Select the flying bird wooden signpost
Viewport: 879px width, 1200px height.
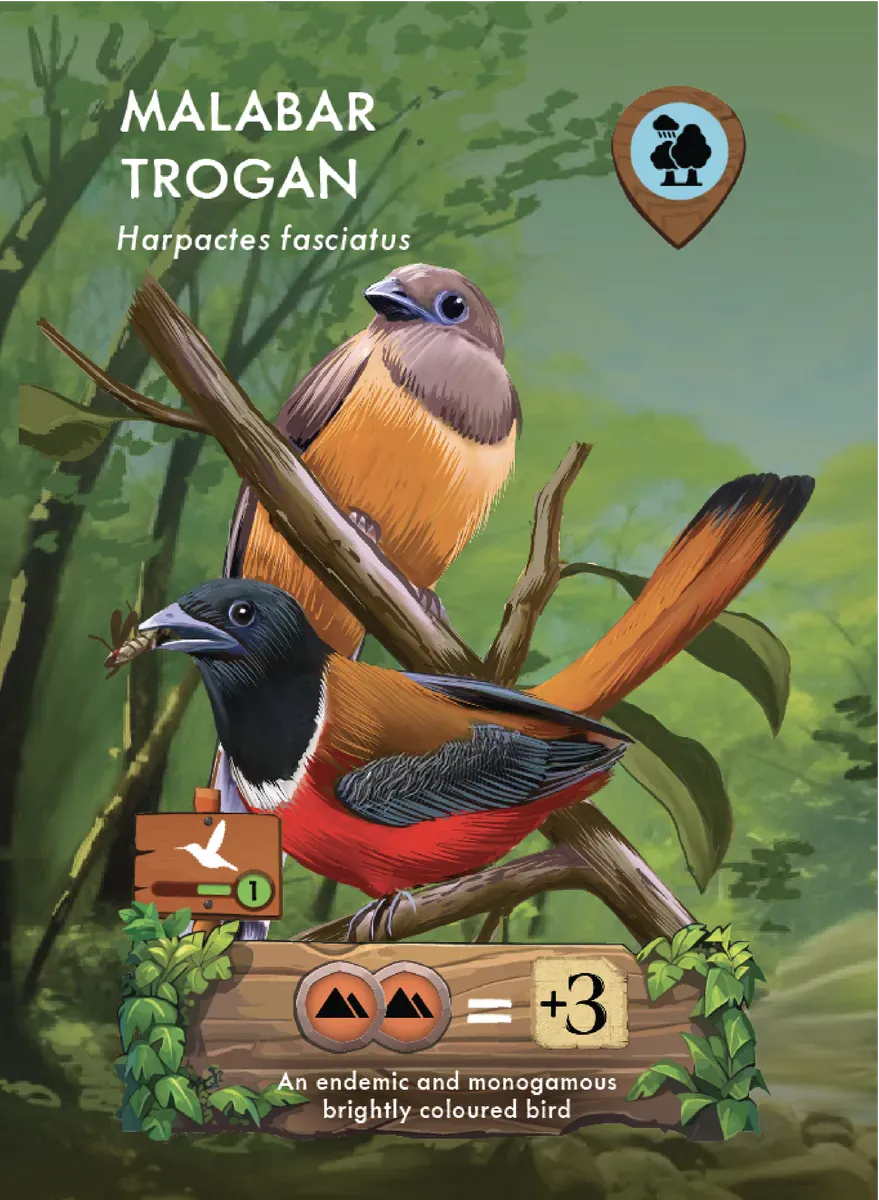(207, 863)
